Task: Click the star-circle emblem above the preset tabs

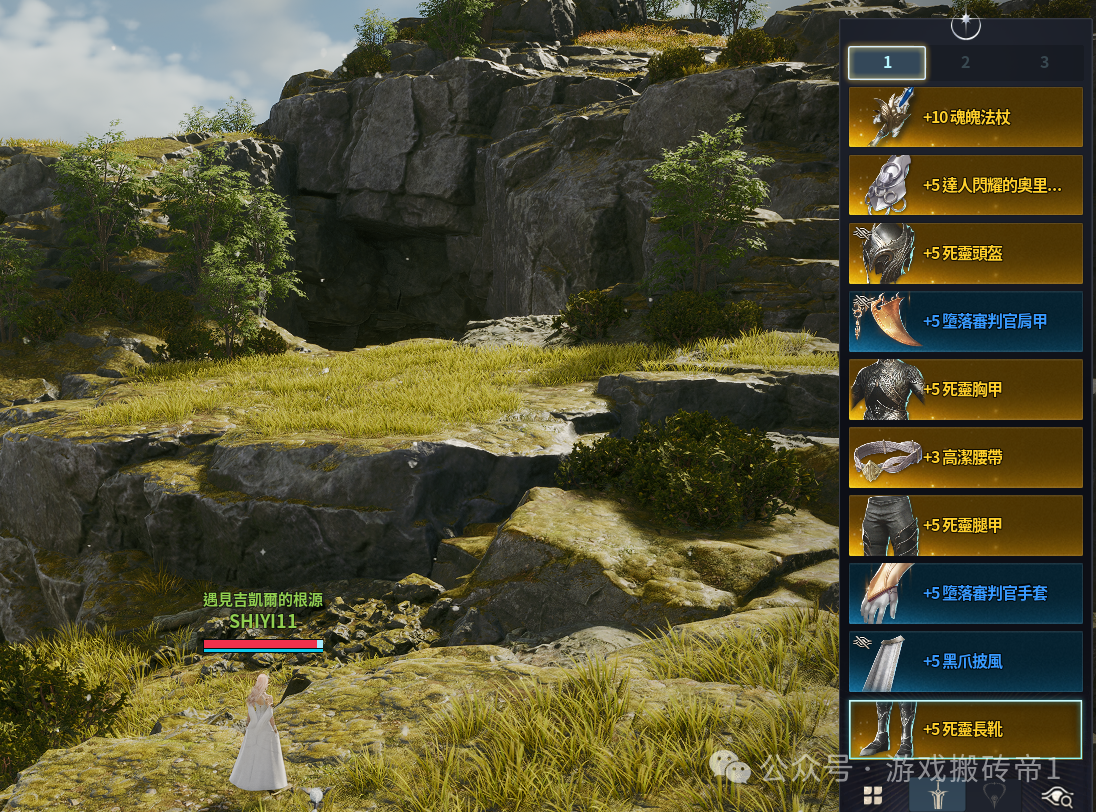Action: click(965, 24)
